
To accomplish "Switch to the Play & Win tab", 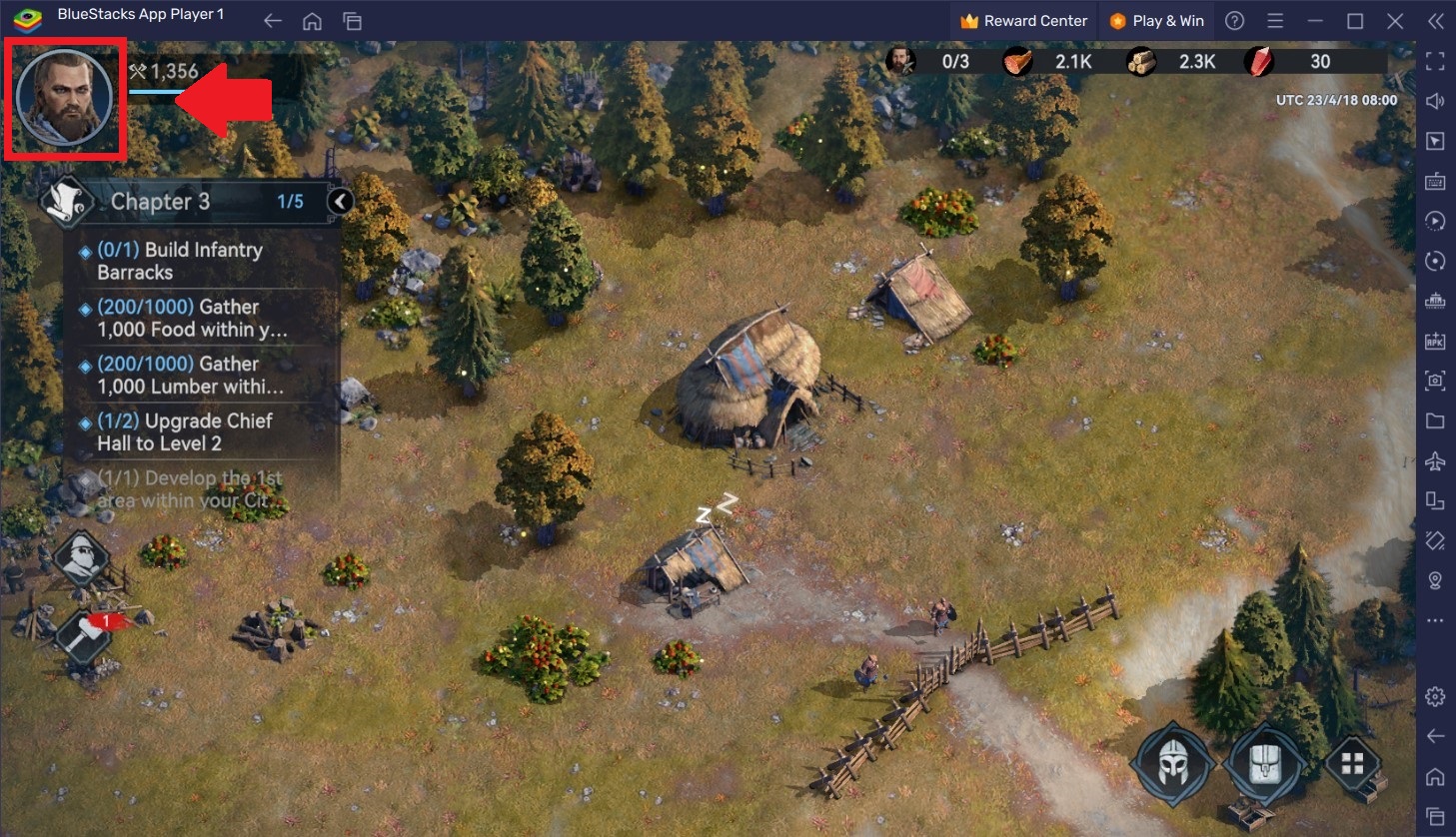I will [x=1156, y=20].
